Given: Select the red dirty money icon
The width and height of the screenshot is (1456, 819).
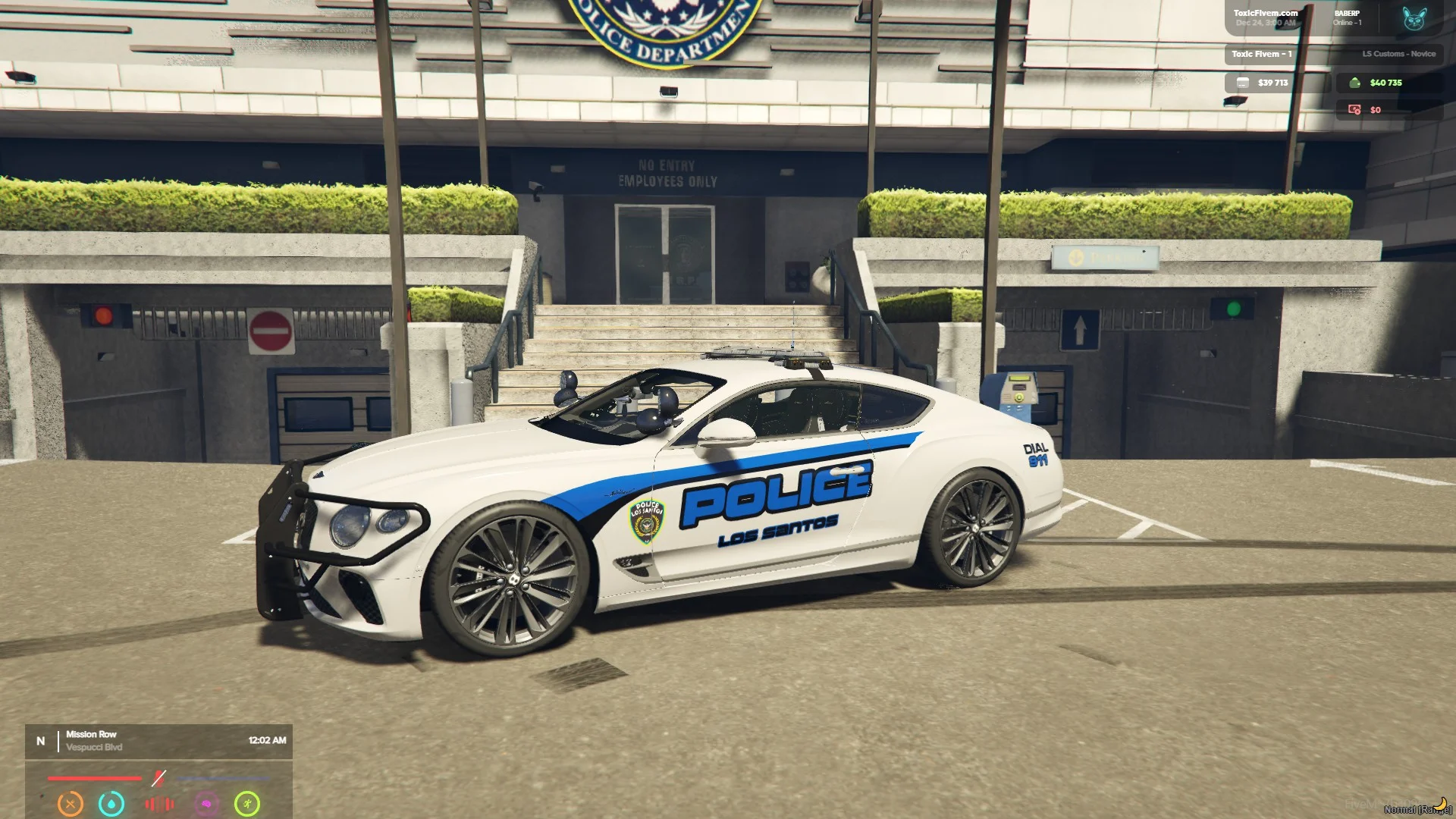Looking at the screenshot, I should [x=1354, y=110].
